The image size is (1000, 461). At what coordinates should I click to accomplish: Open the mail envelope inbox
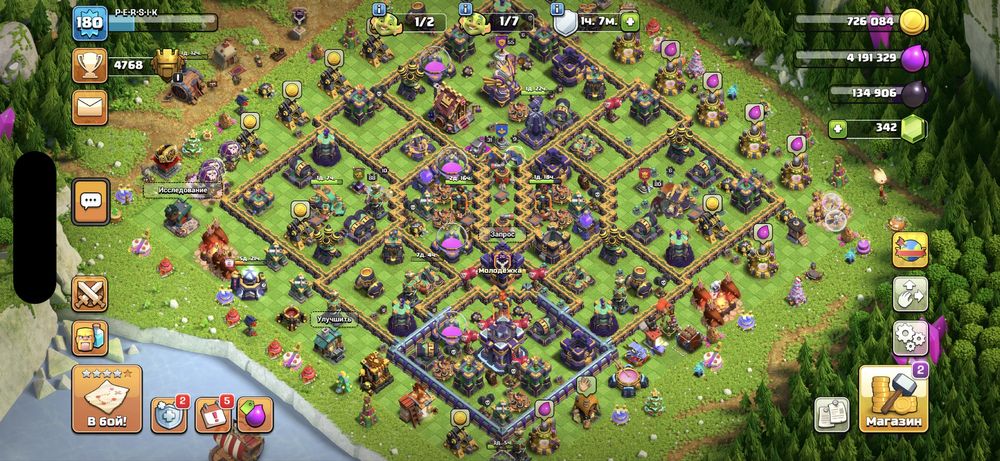coord(89,105)
